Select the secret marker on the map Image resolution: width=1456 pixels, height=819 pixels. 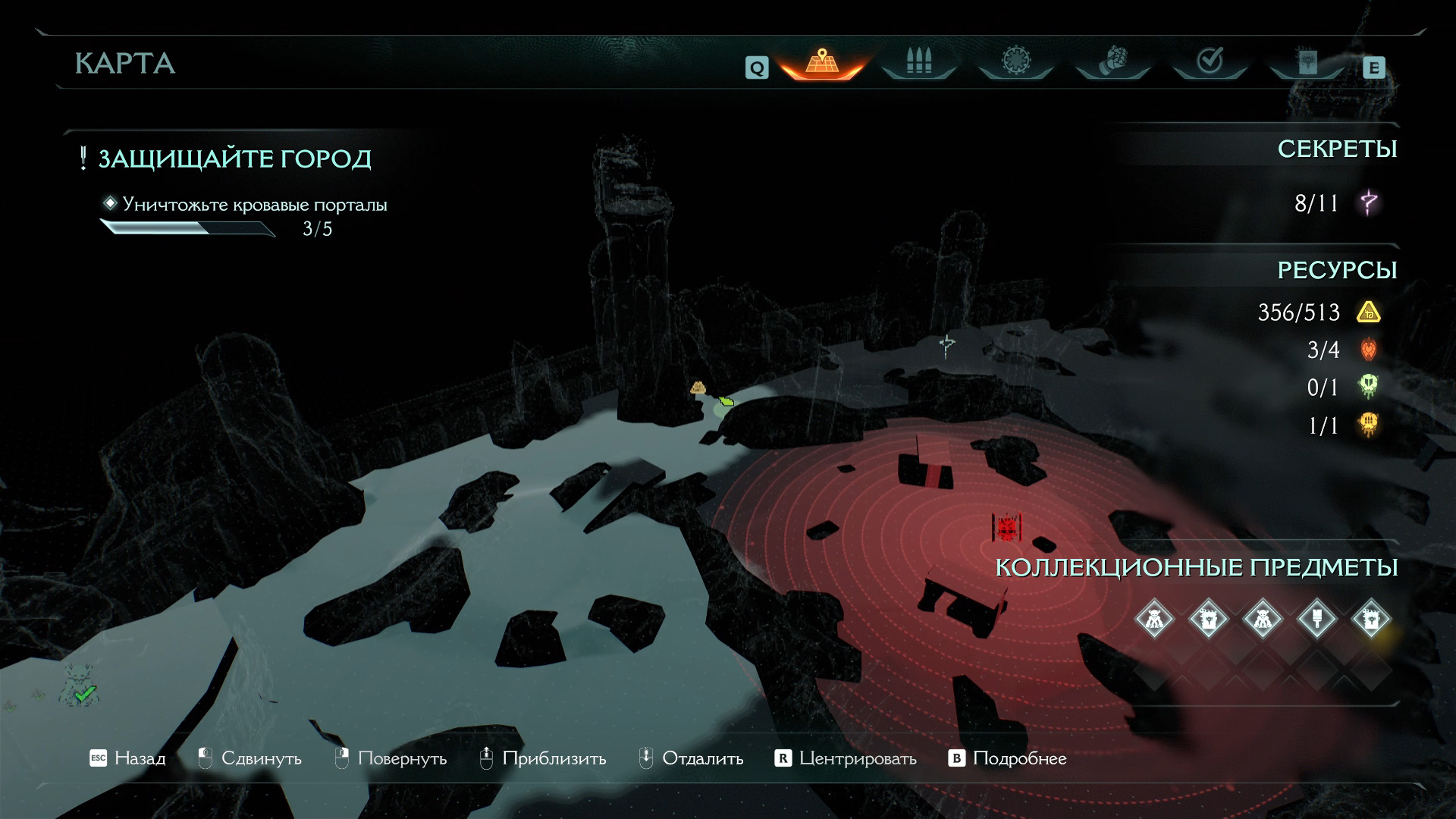click(946, 346)
